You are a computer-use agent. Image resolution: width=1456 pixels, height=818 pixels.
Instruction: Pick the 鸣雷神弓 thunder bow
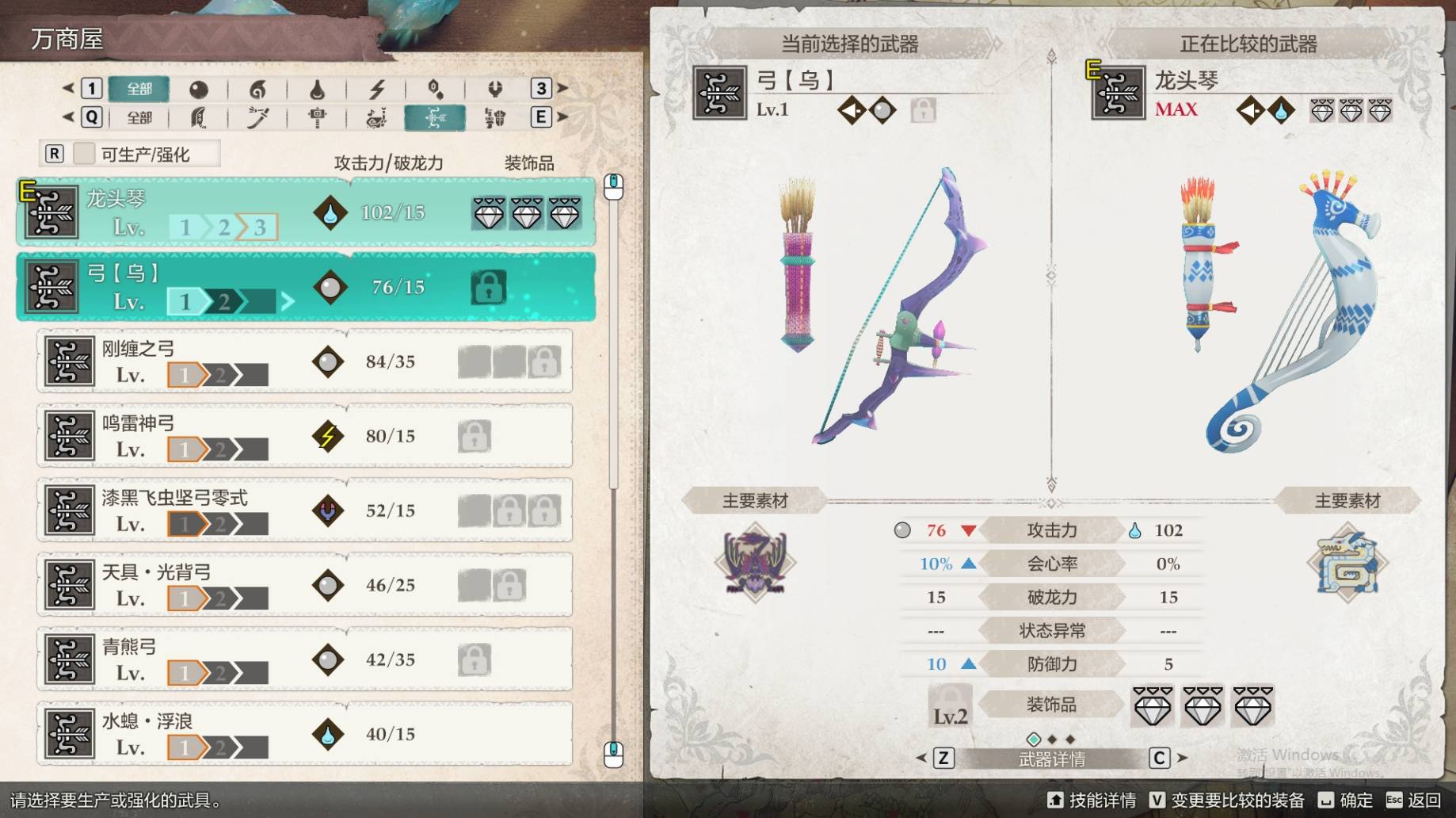pyautogui.click(x=305, y=436)
